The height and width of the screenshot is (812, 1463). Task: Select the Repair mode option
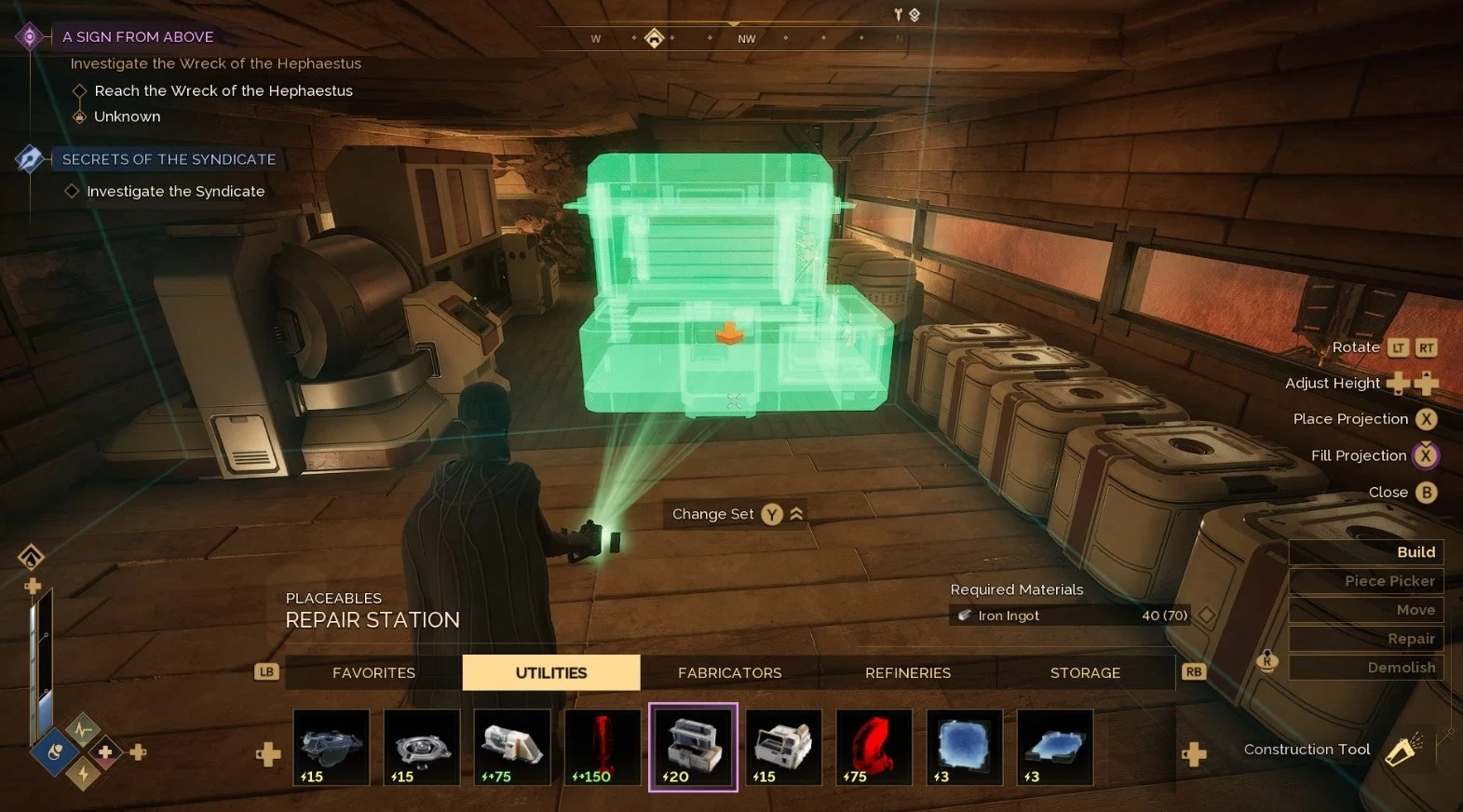[x=1366, y=639]
